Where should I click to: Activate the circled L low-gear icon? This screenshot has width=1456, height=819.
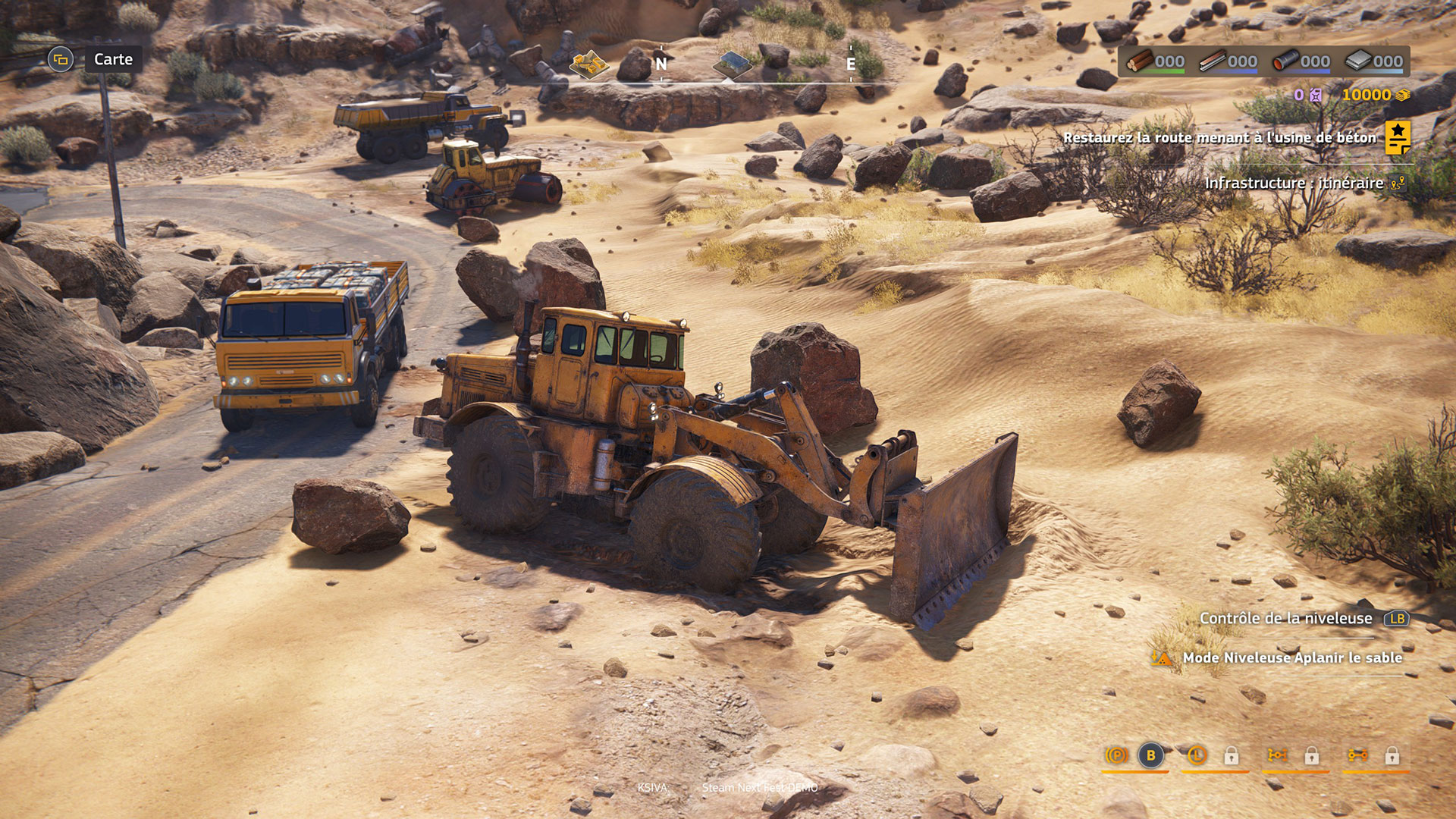(1197, 755)
